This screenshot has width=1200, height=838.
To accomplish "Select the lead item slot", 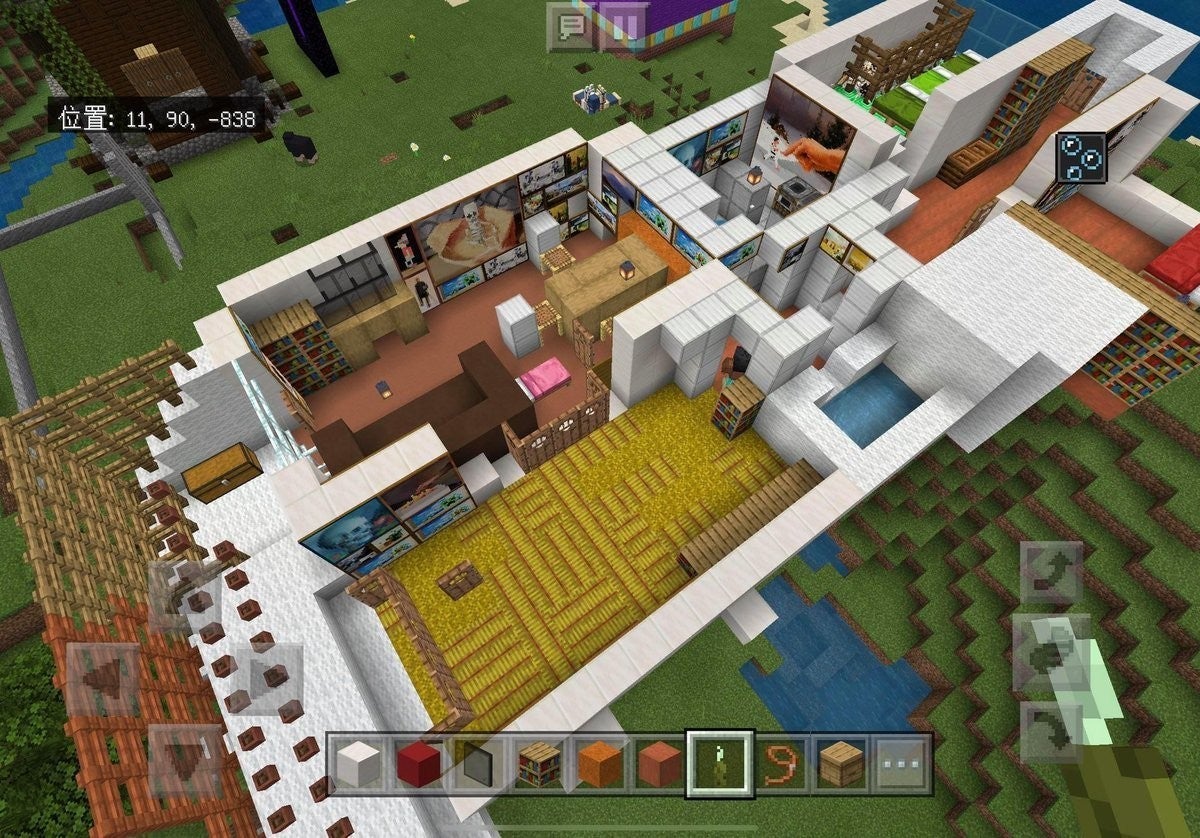I will (x=781, y=765).
